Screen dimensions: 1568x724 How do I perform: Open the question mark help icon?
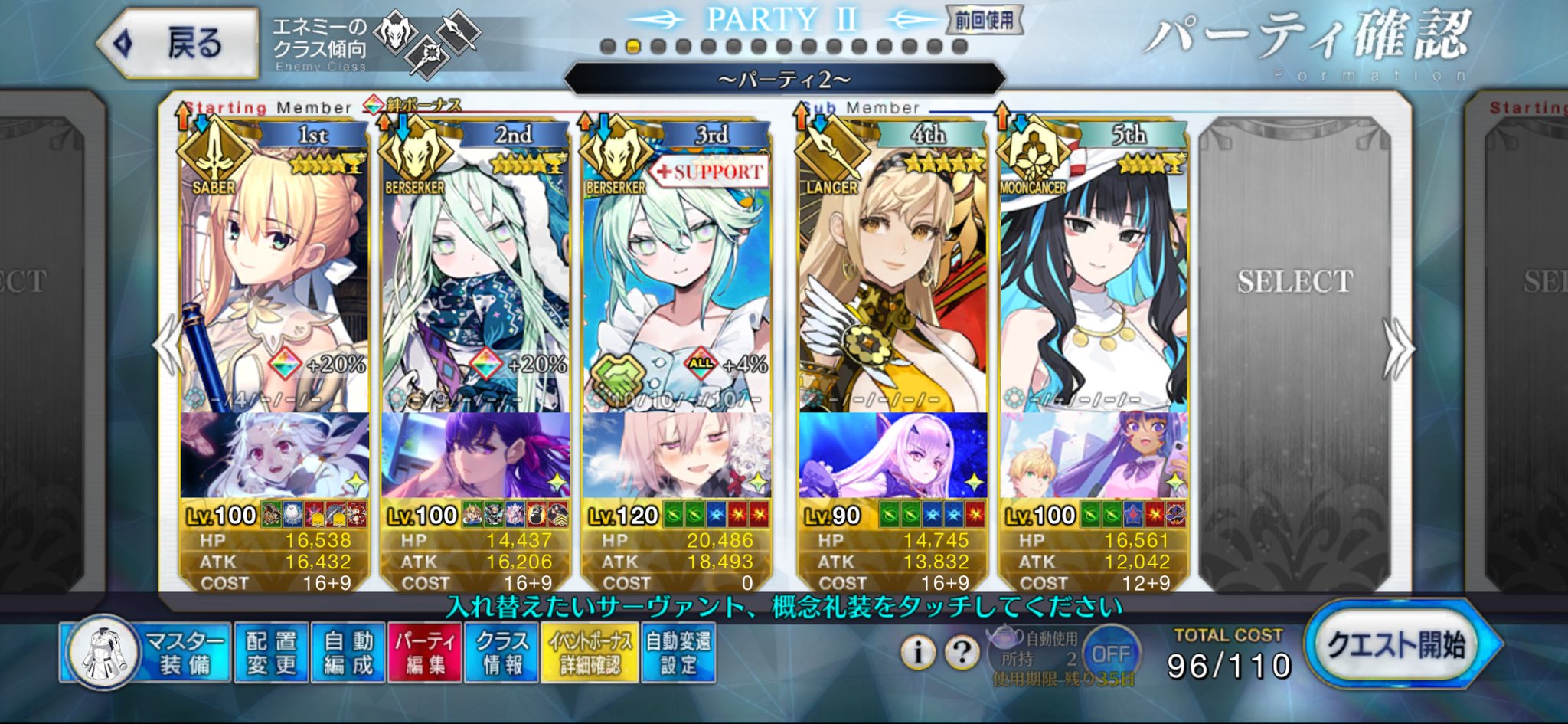(x=962, y=652)
